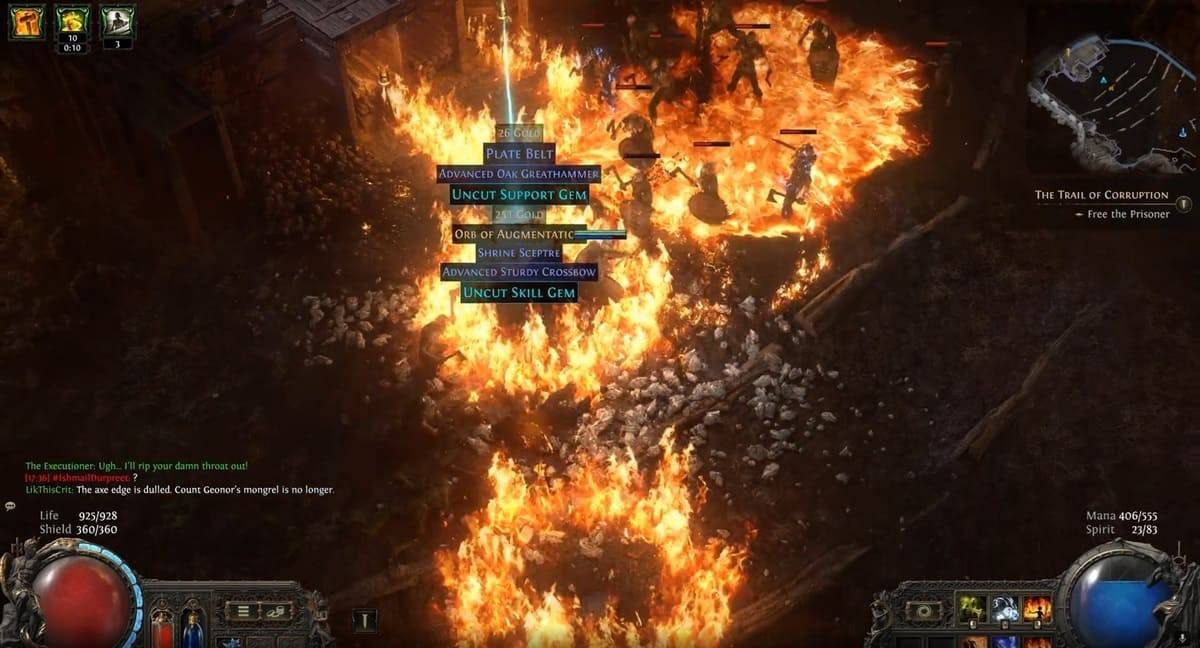
Task: Collect the 251 Gold drop label
Action: tap(519, 214)
